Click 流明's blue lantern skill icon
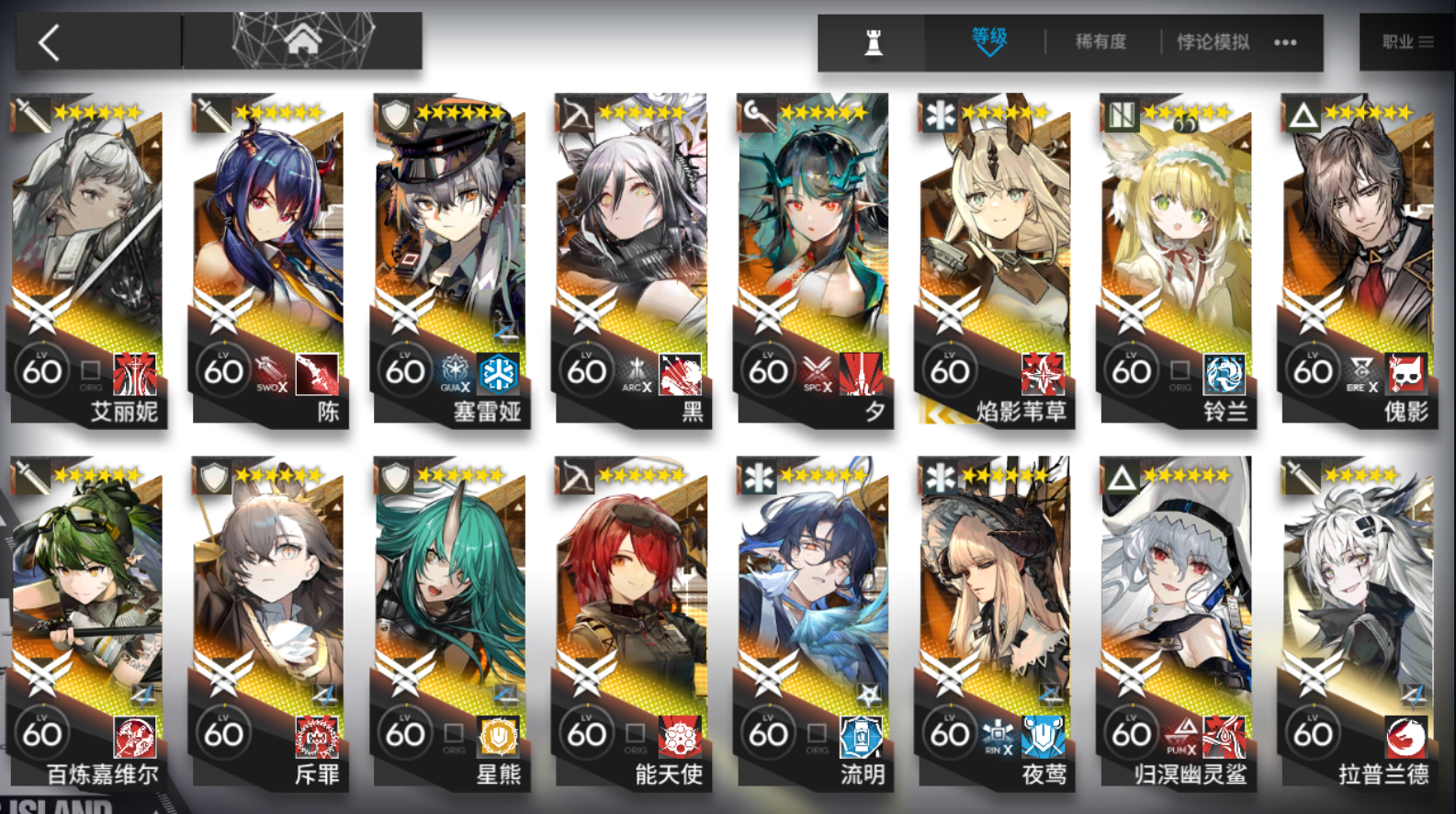Image resolution: width=1456 pixels, height=814 pixels. [861, 735]
